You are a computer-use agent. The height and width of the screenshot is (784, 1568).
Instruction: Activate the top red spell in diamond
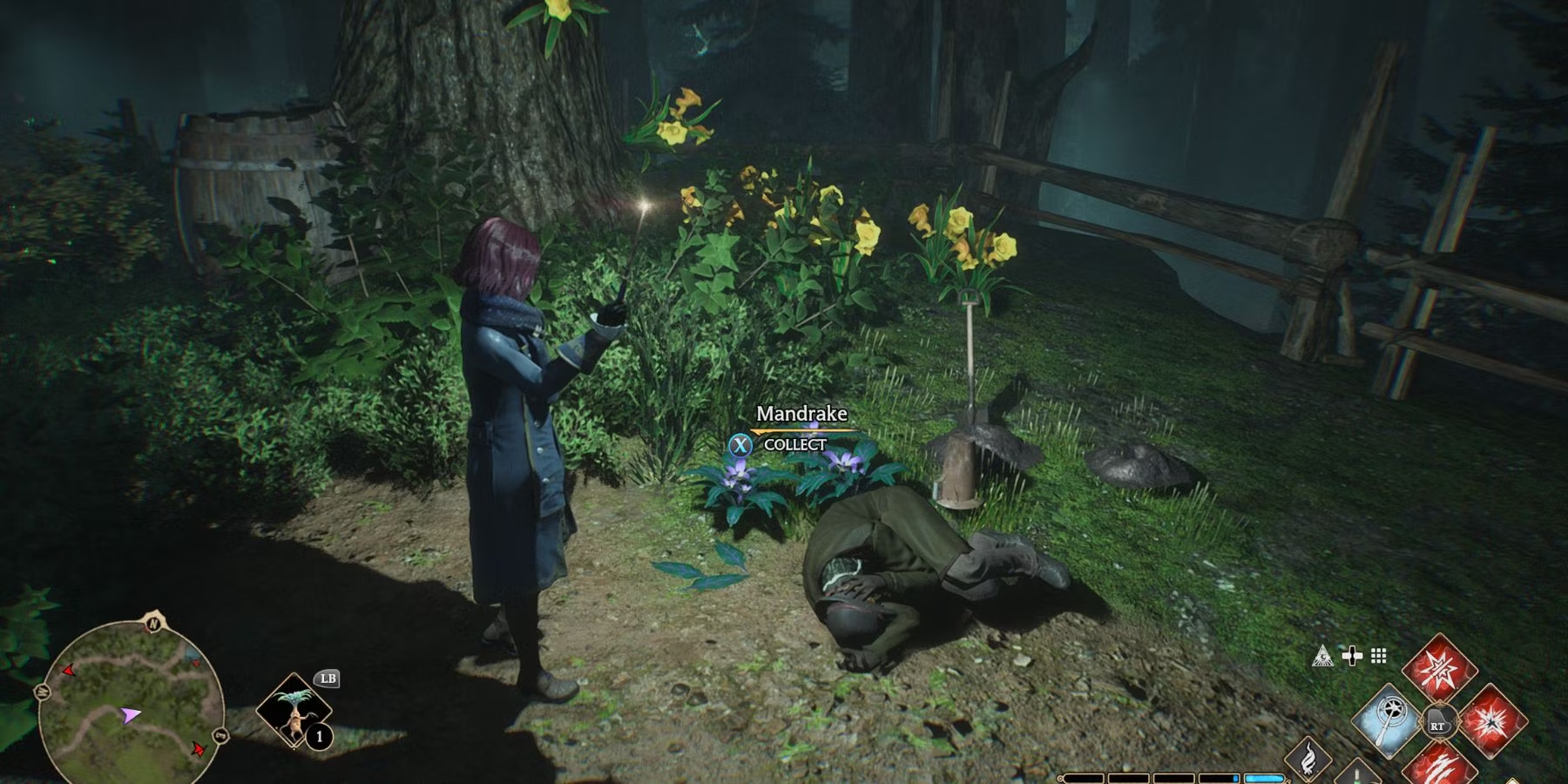tap(1439, 671)
